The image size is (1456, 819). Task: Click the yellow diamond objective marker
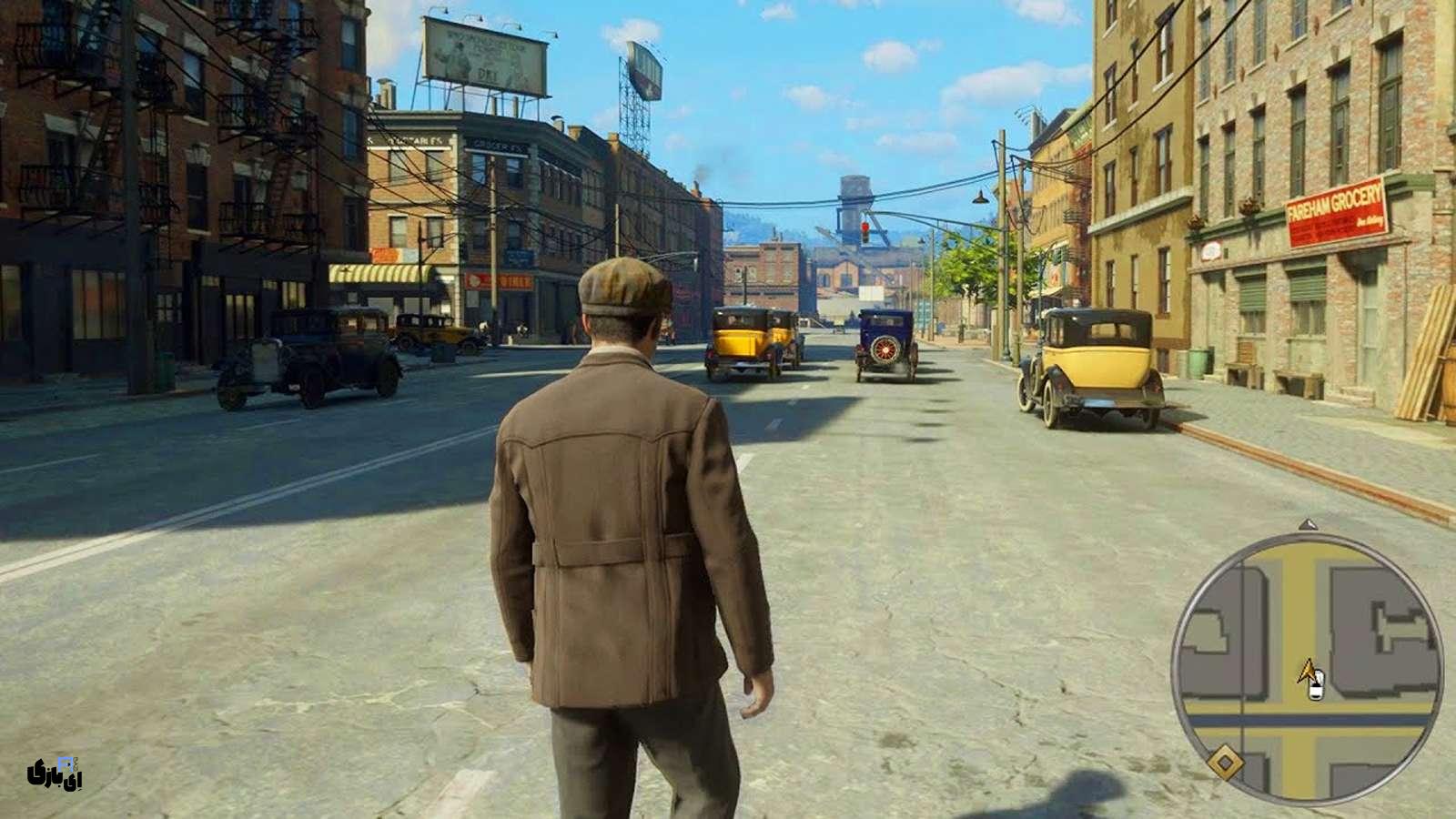point(1225,761)
